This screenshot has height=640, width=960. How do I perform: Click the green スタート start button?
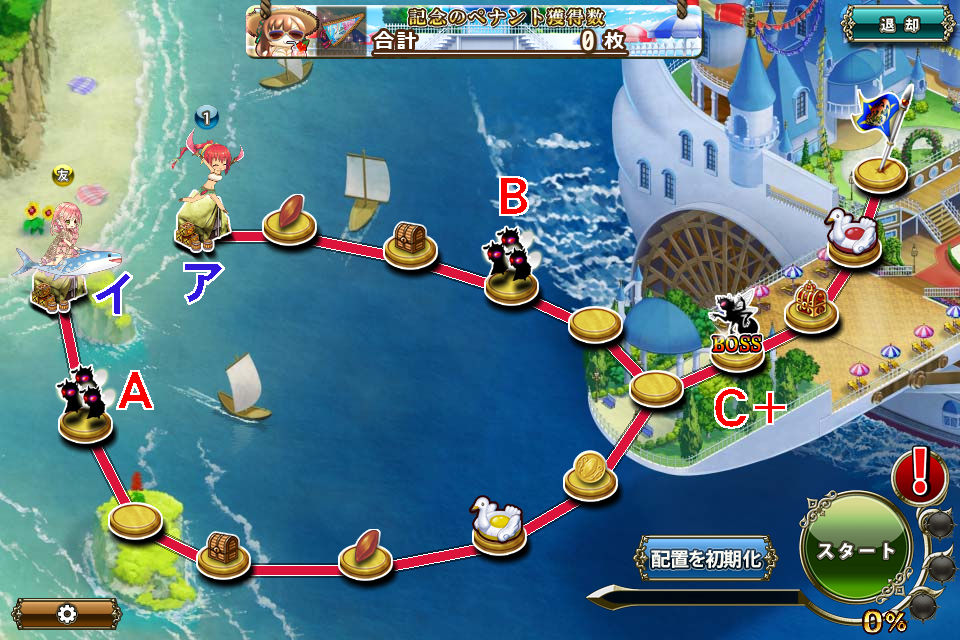(x=856, y=549)
